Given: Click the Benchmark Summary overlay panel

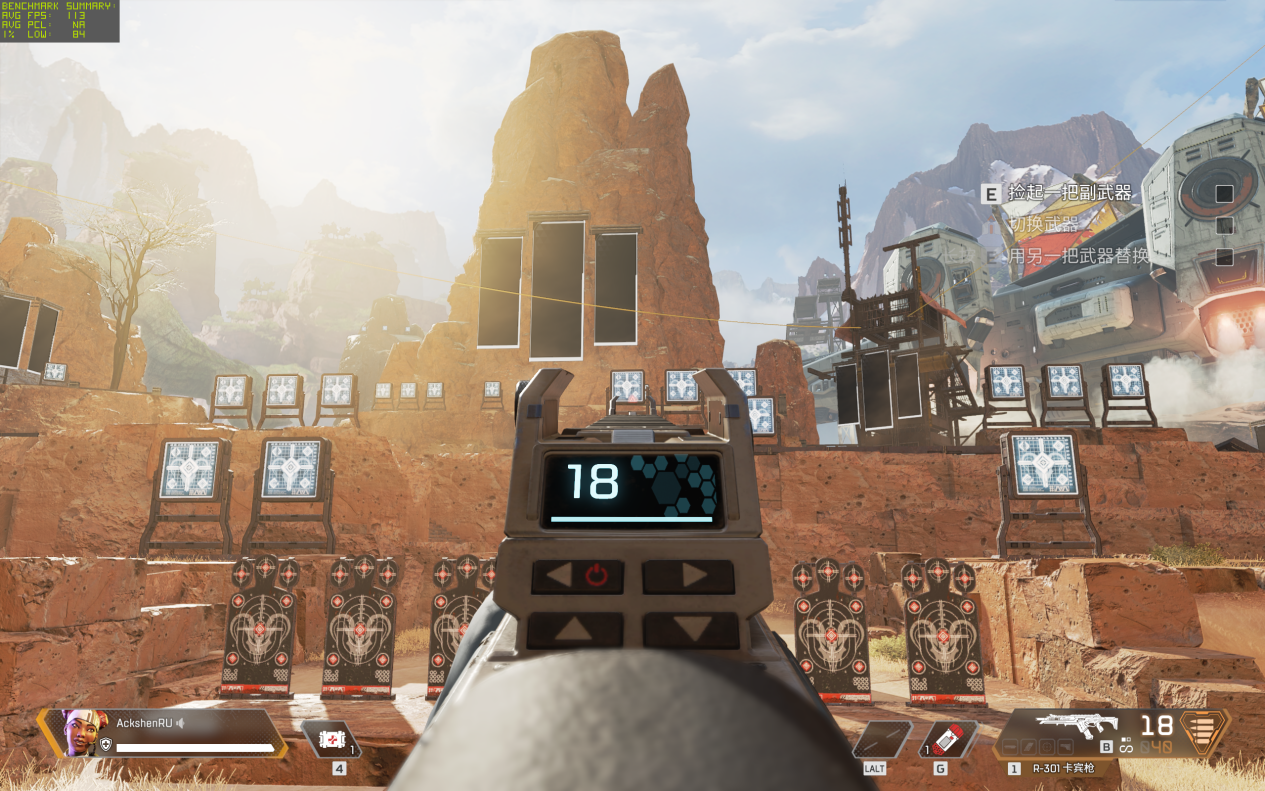Looking at the screenshot, I should coord(60,21).
